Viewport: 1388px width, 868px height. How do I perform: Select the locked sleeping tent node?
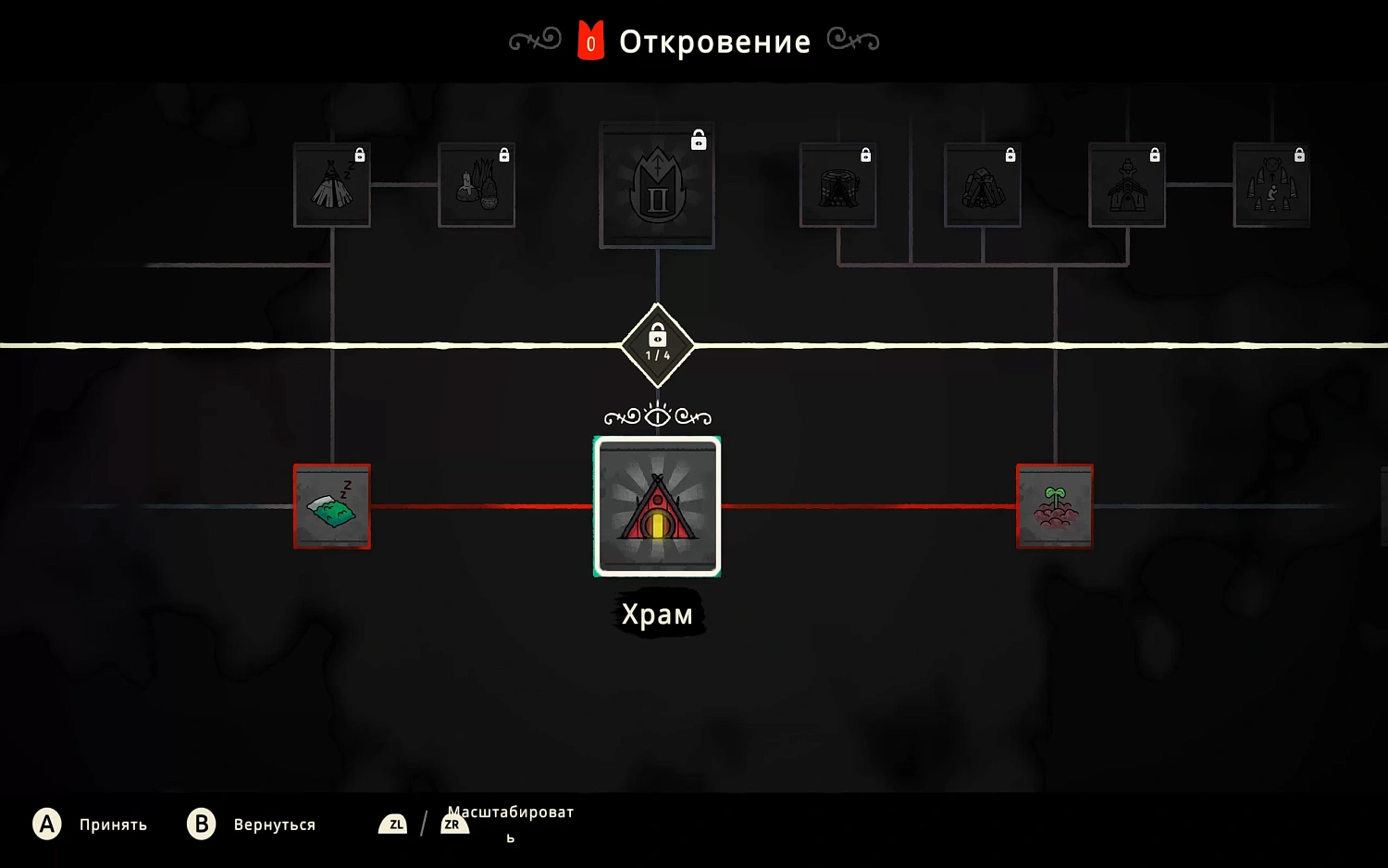coord(332,185)
